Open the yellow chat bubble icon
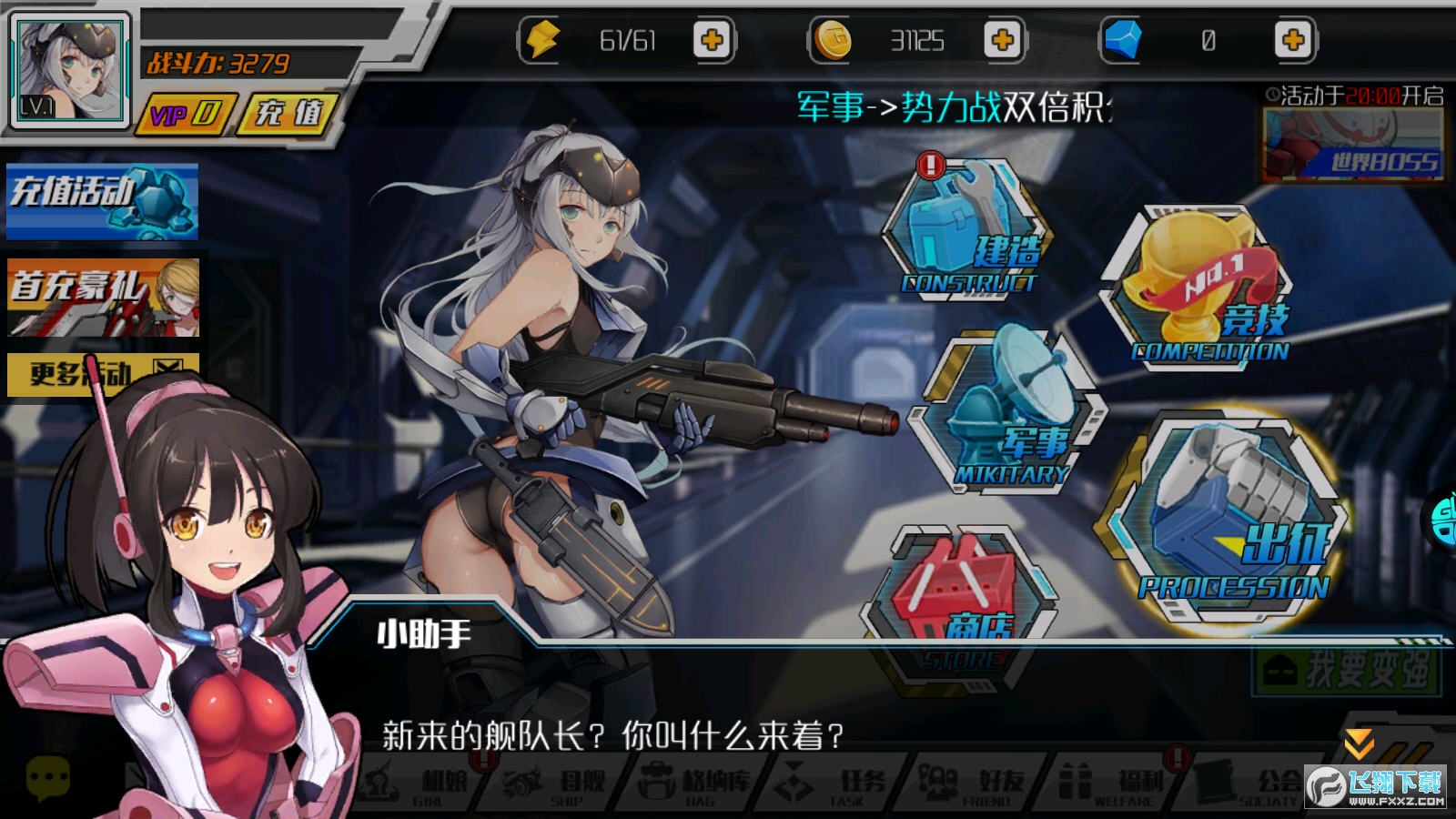This screenshot has width=1456, height=819. point(47,778)
